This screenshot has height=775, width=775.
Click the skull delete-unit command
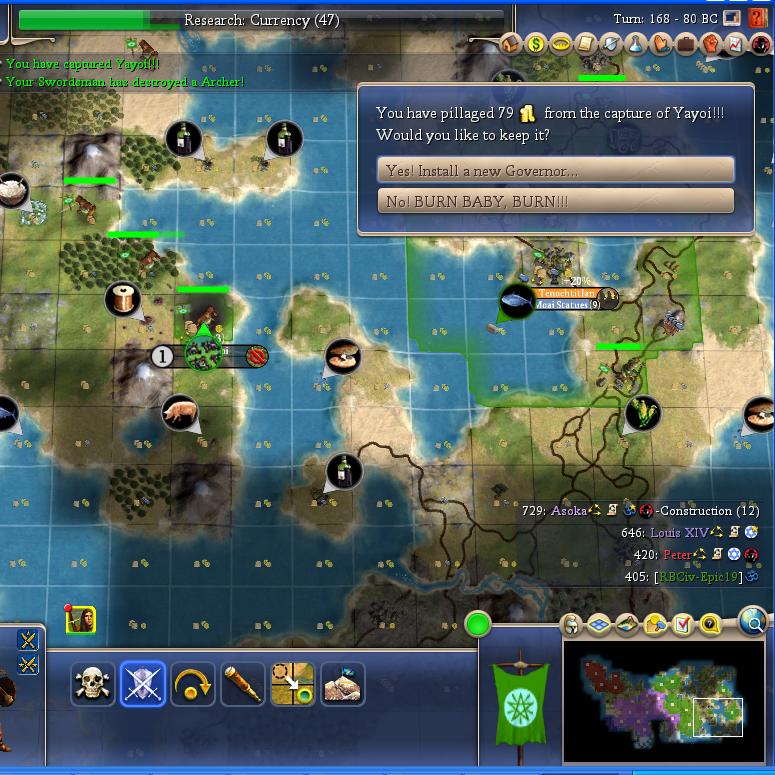pos(93,685)
